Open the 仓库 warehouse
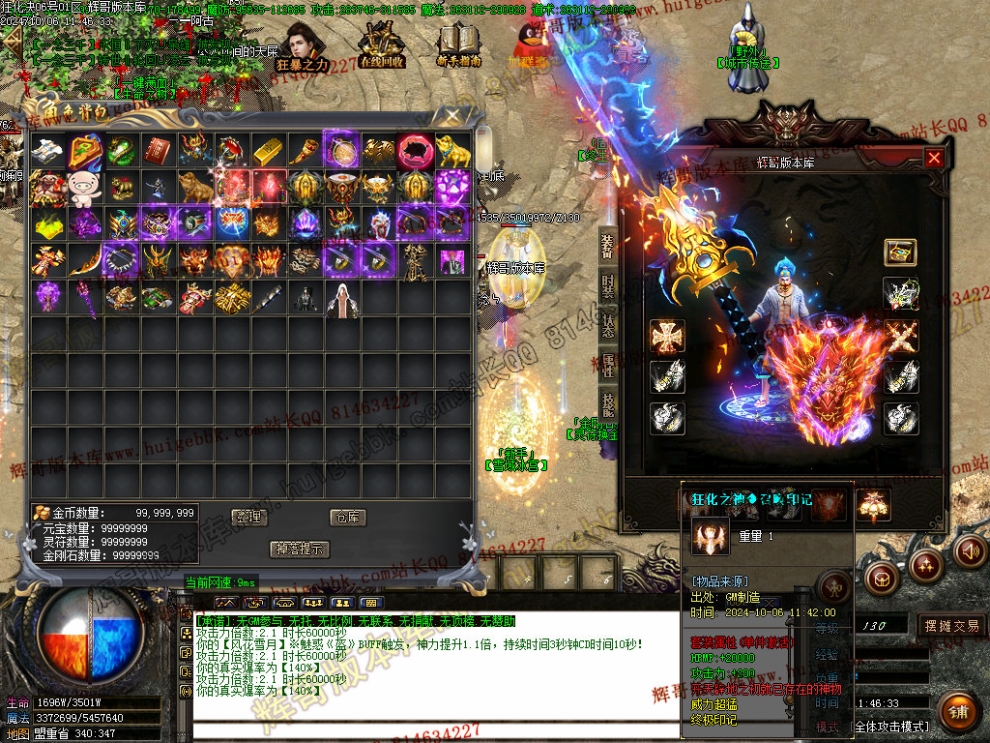Screen dimensions: 990x743 coord(347,517)
